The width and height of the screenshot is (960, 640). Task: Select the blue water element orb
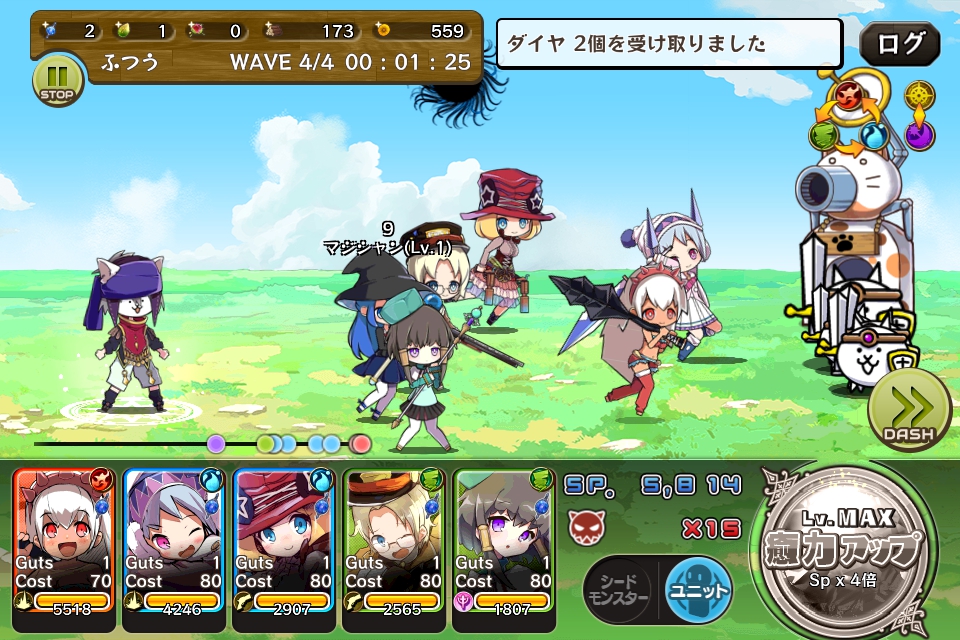pyautogui.click(x=877, y=135)
